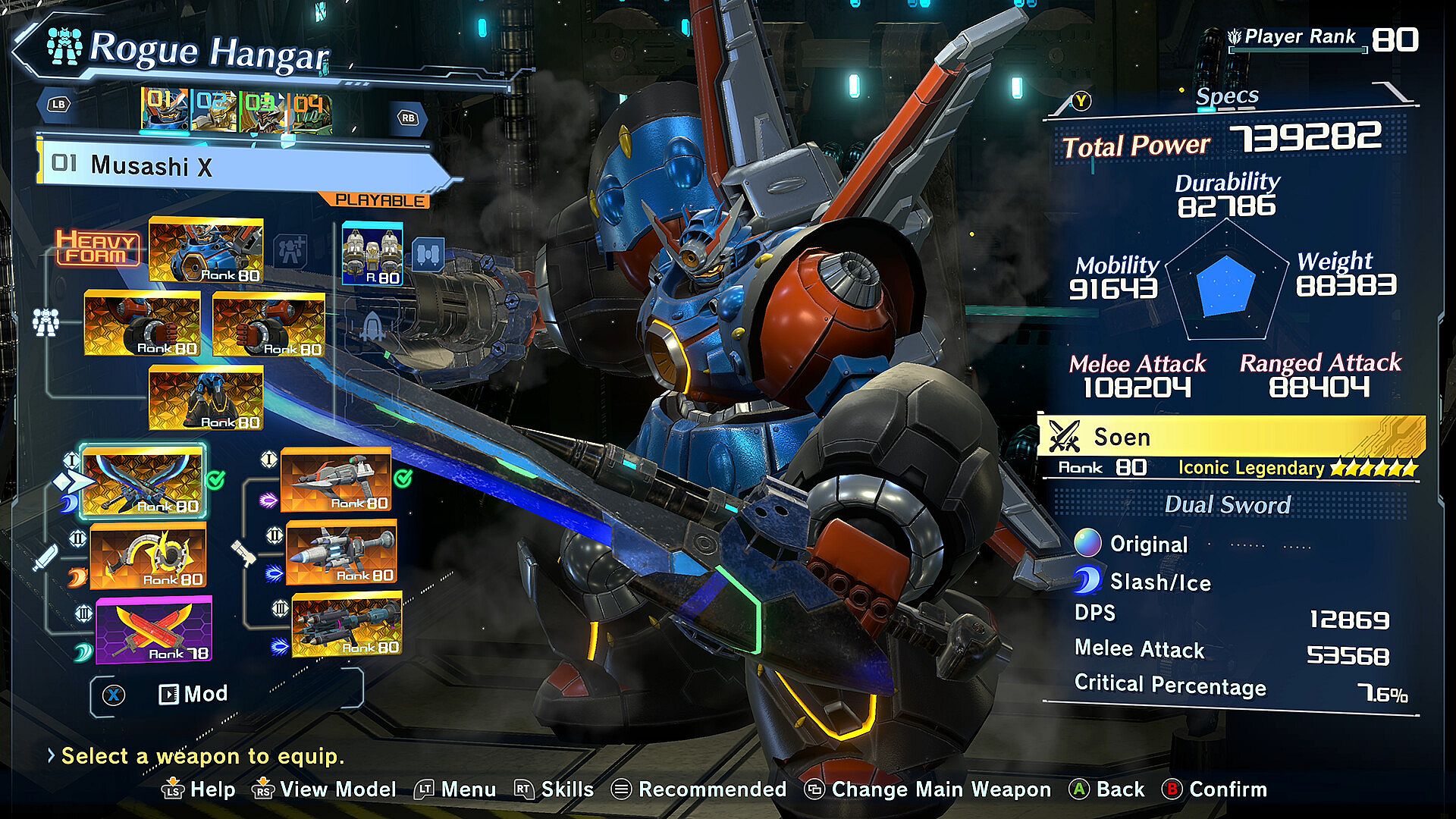Select the head part slot

pyautogui.click(x=206, y=250)
